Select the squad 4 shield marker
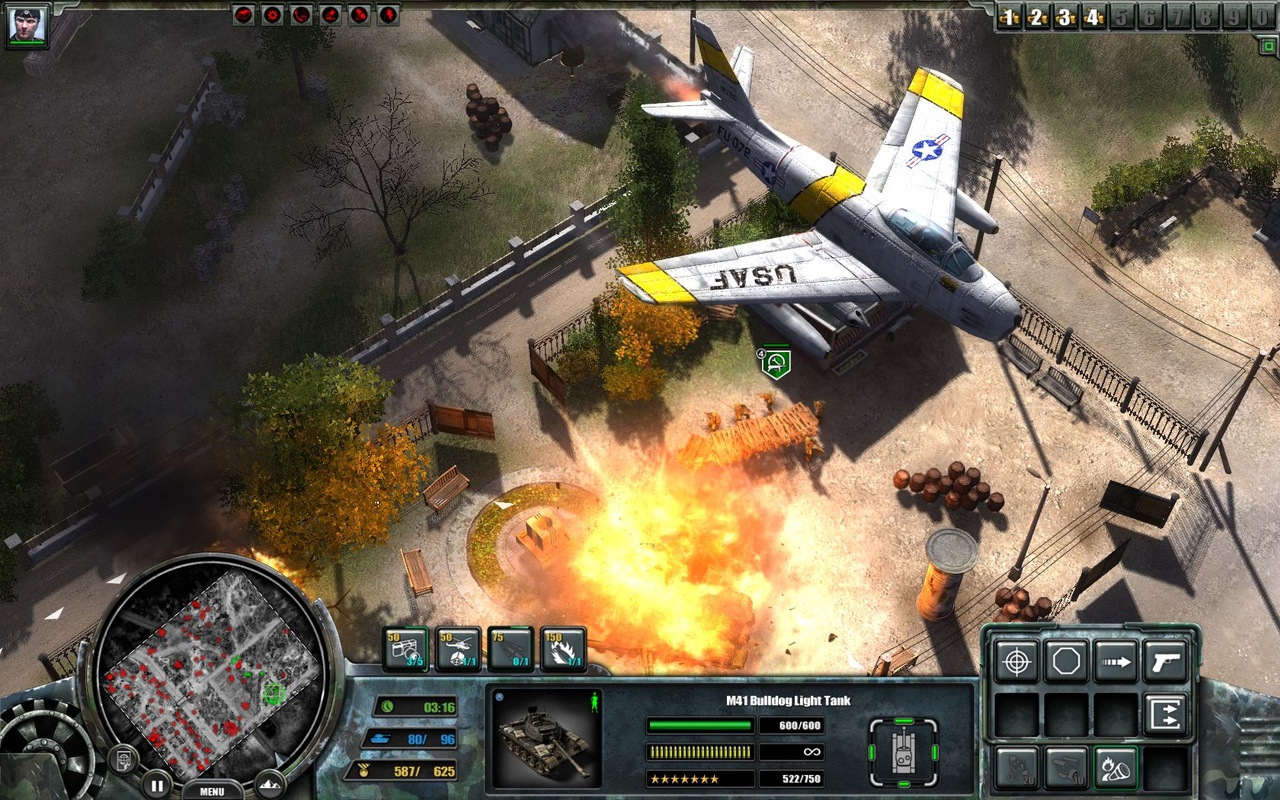 point(775,363)
